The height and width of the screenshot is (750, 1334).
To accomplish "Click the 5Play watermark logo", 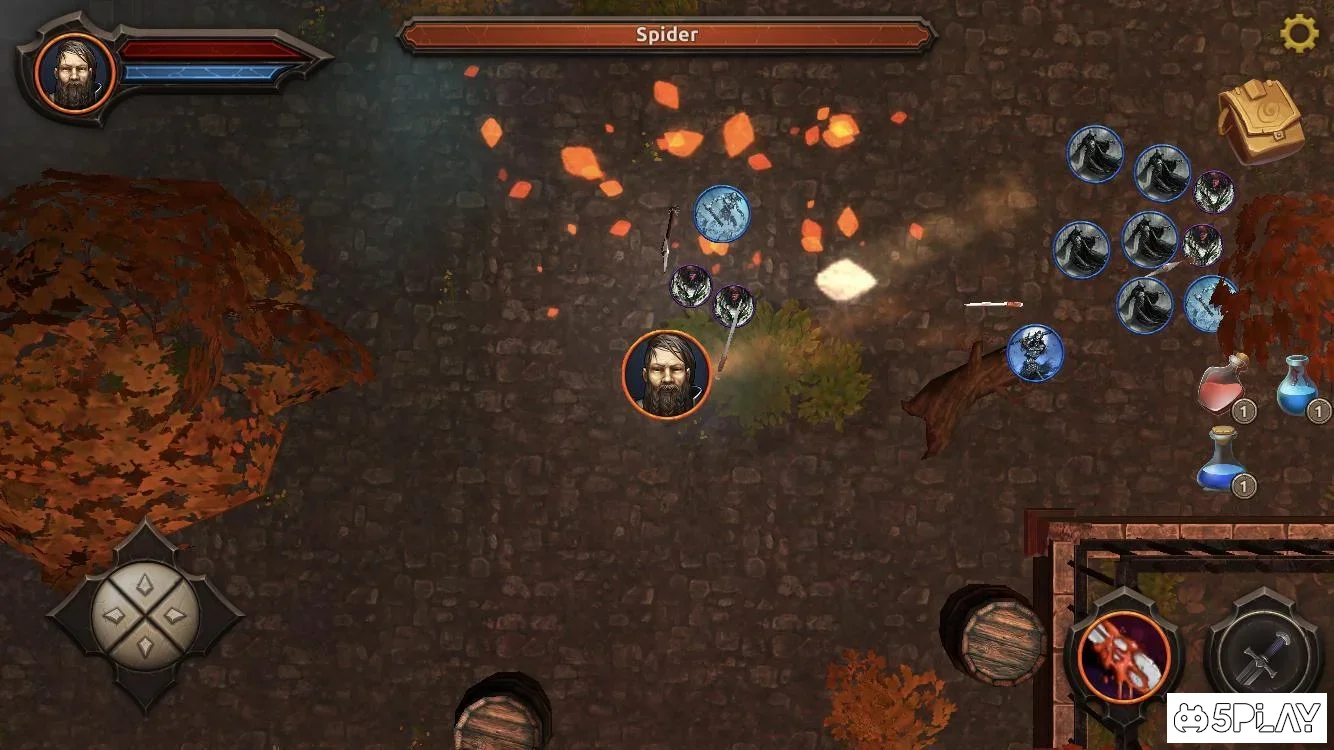I will 1246,719.
